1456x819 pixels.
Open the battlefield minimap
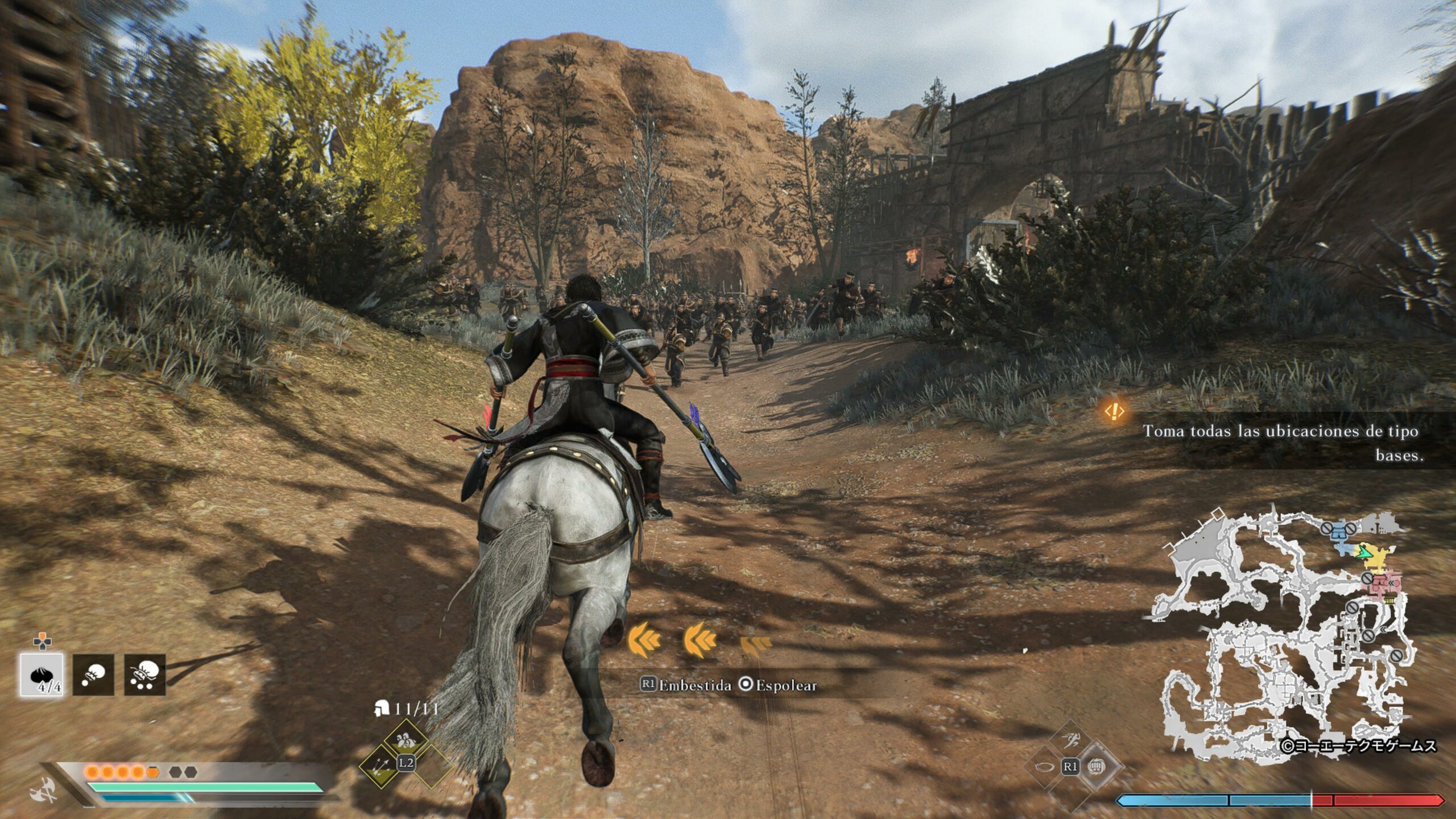(x=1280, y=631)
